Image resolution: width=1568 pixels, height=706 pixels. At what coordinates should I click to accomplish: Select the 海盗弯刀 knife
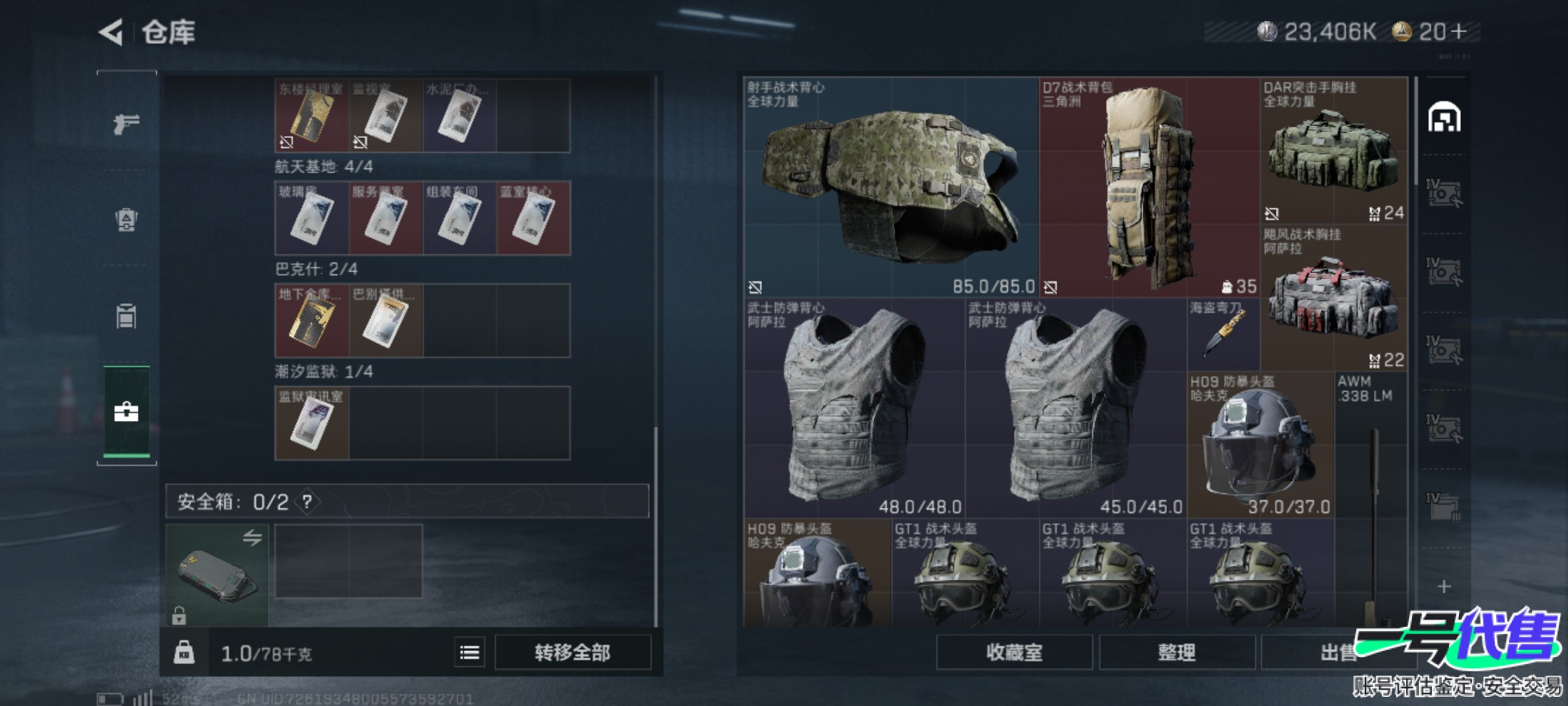pyautogui.click(x=1223, y=335)
